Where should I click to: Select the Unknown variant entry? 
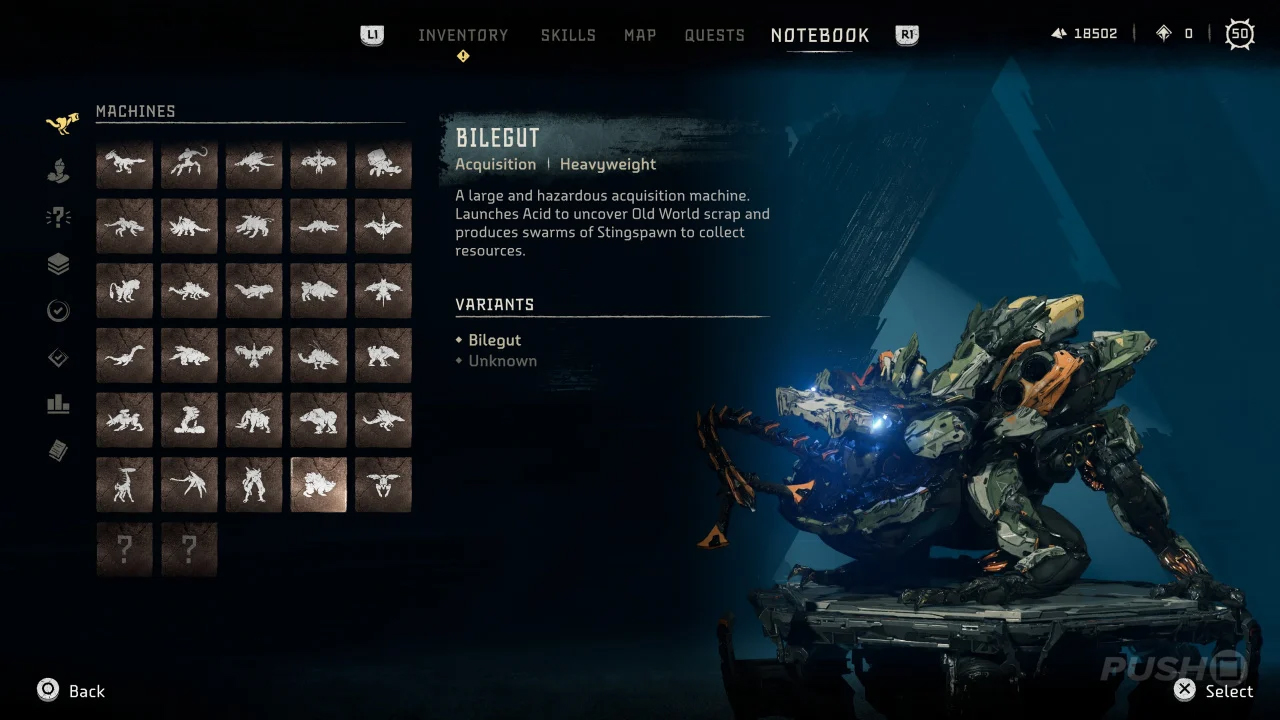[x=502, y=361]
